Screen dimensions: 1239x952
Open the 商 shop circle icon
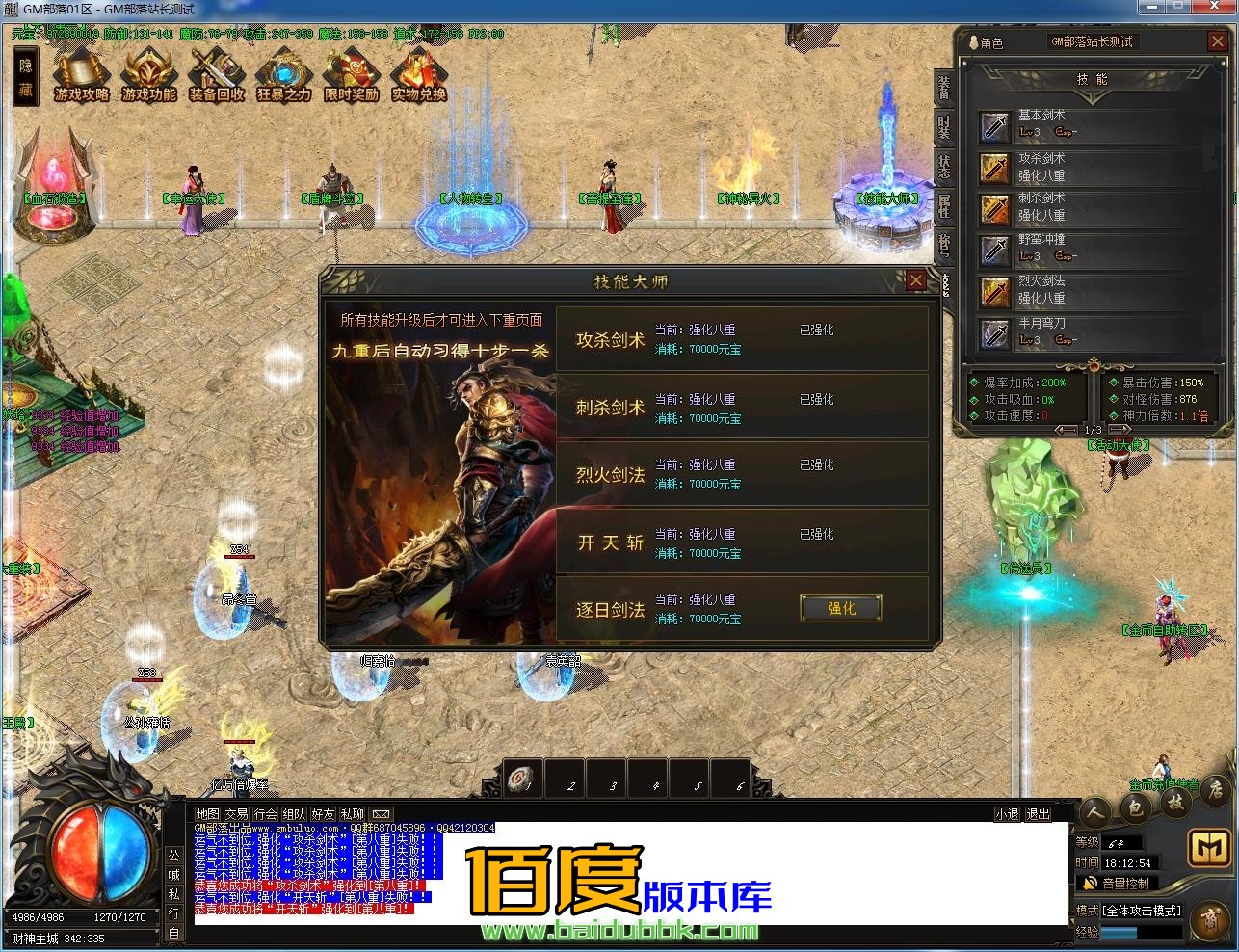[1212, 918]
